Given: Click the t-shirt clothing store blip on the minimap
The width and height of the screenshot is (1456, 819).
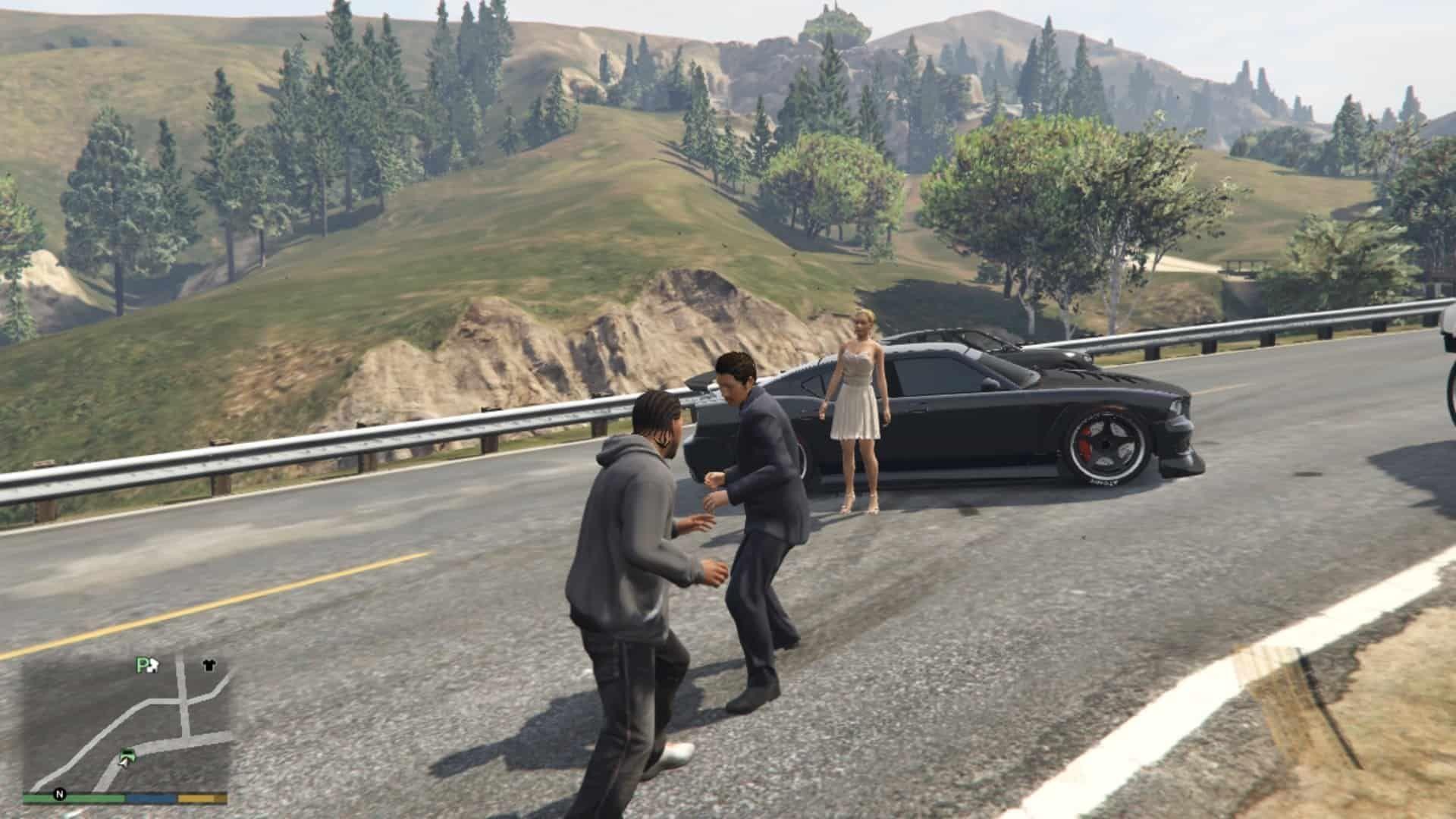Looking at the screenshot, I should pyautogui.click(x=209, y=666).
